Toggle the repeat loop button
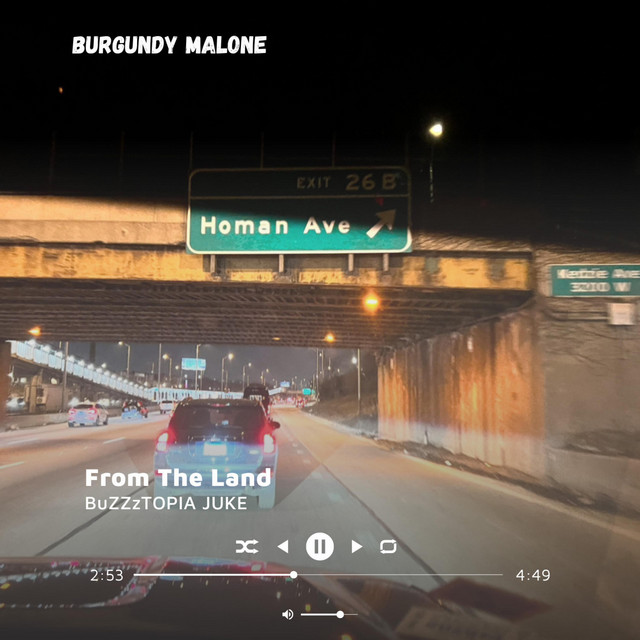This screenshot has height=640, width=640. 388,546
